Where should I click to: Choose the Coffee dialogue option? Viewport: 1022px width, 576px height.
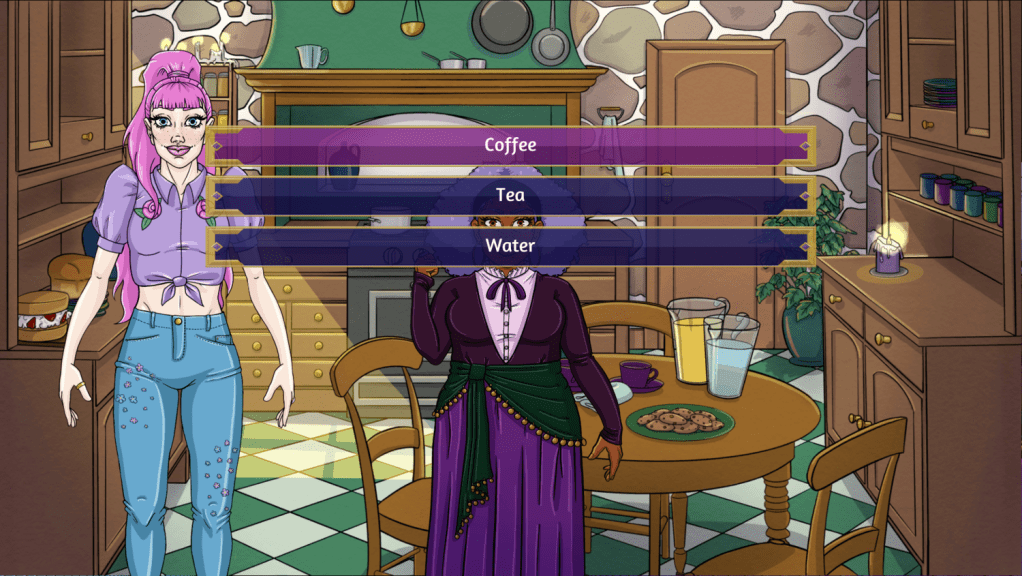(x=510, y=145)
